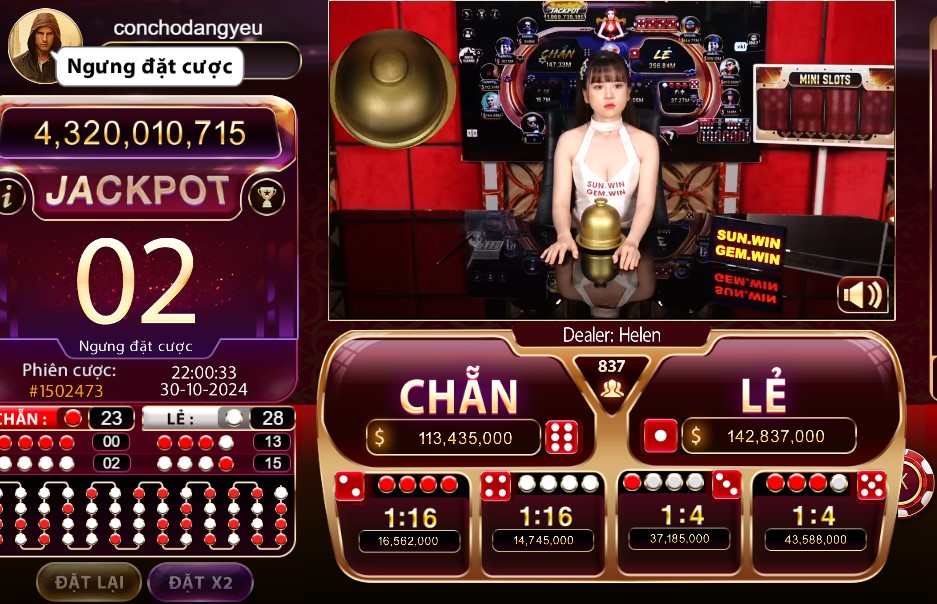Viewport: 937px width, 604px height.
Task: Open the info icon beside JACKPOT
Action: tap(11, 196)
